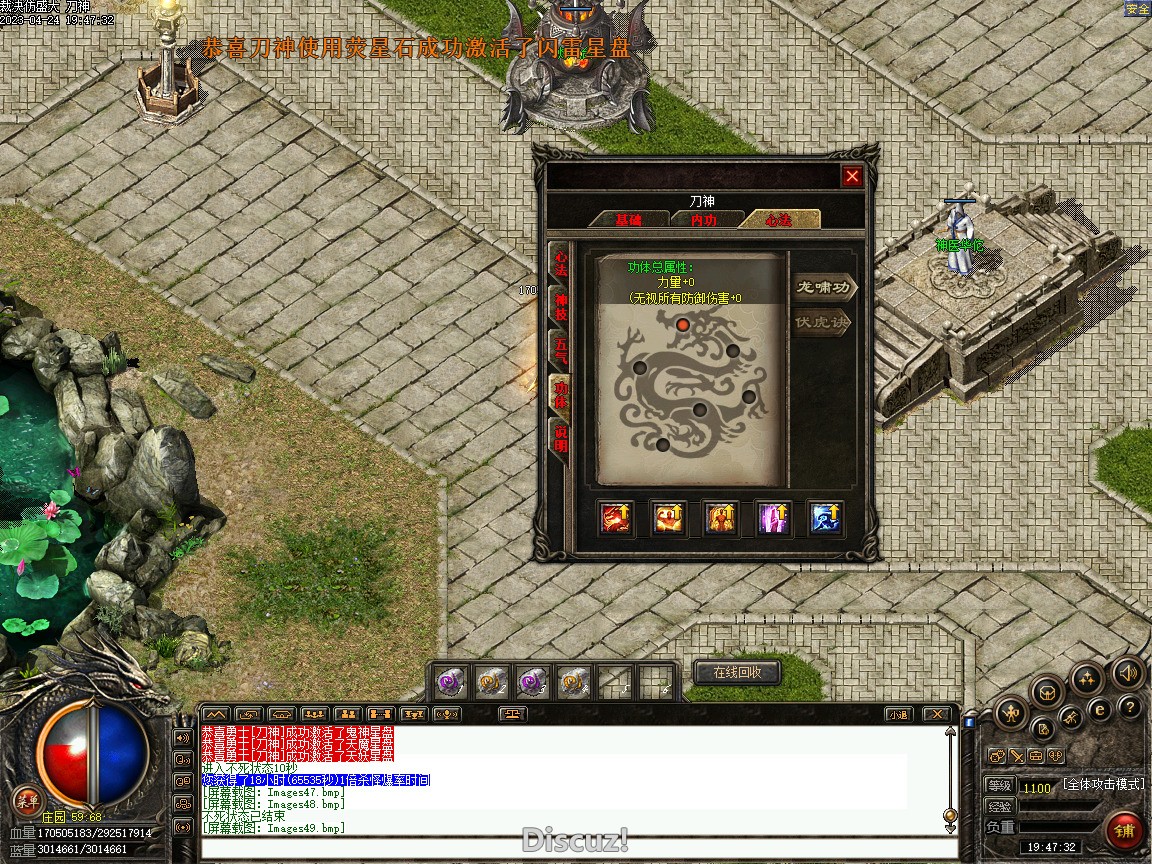
Task: Click the 菜单 menu button
Action: pos(28,799)
